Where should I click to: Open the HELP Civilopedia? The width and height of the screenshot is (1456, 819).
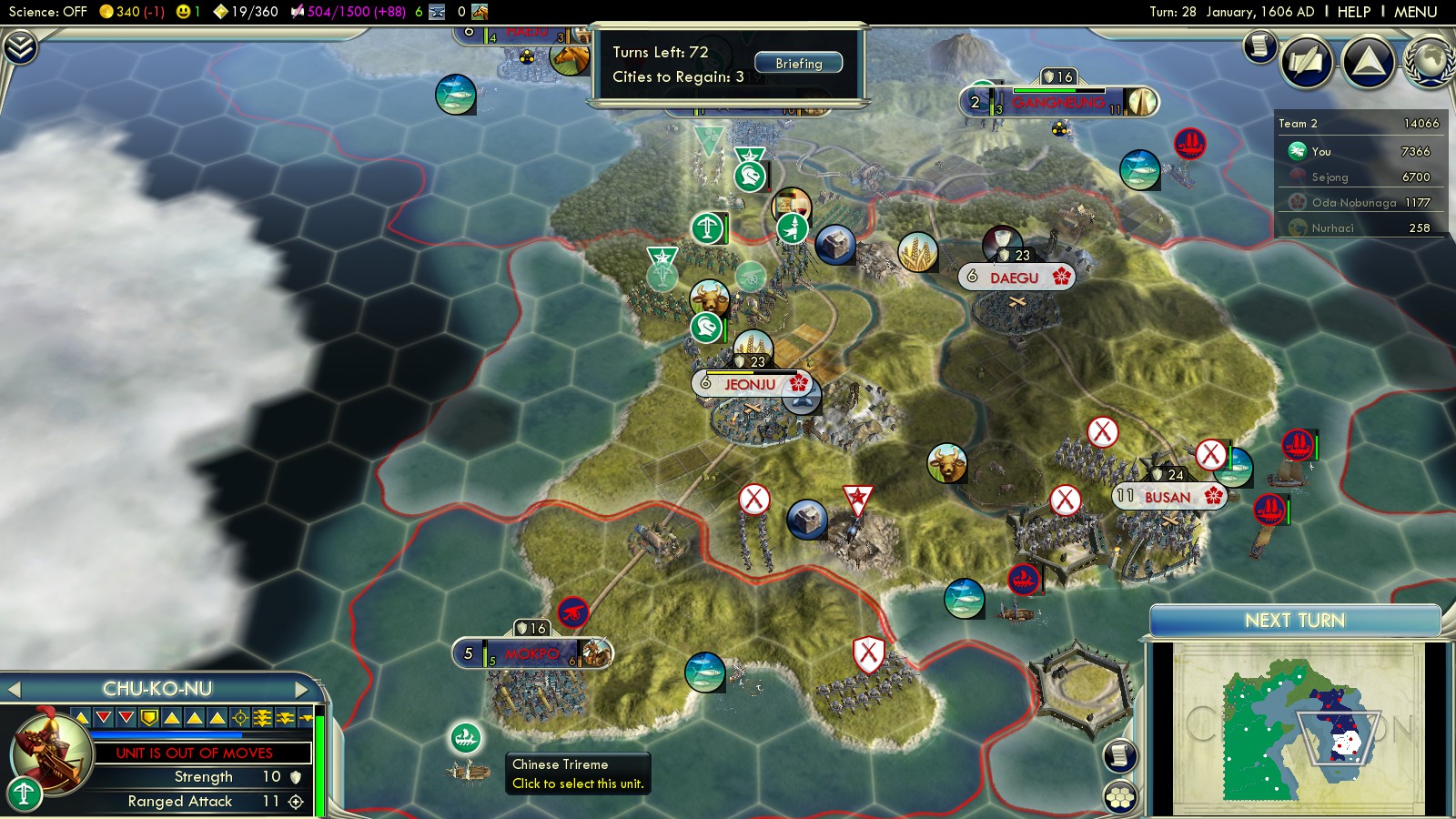click(1353, 12)
